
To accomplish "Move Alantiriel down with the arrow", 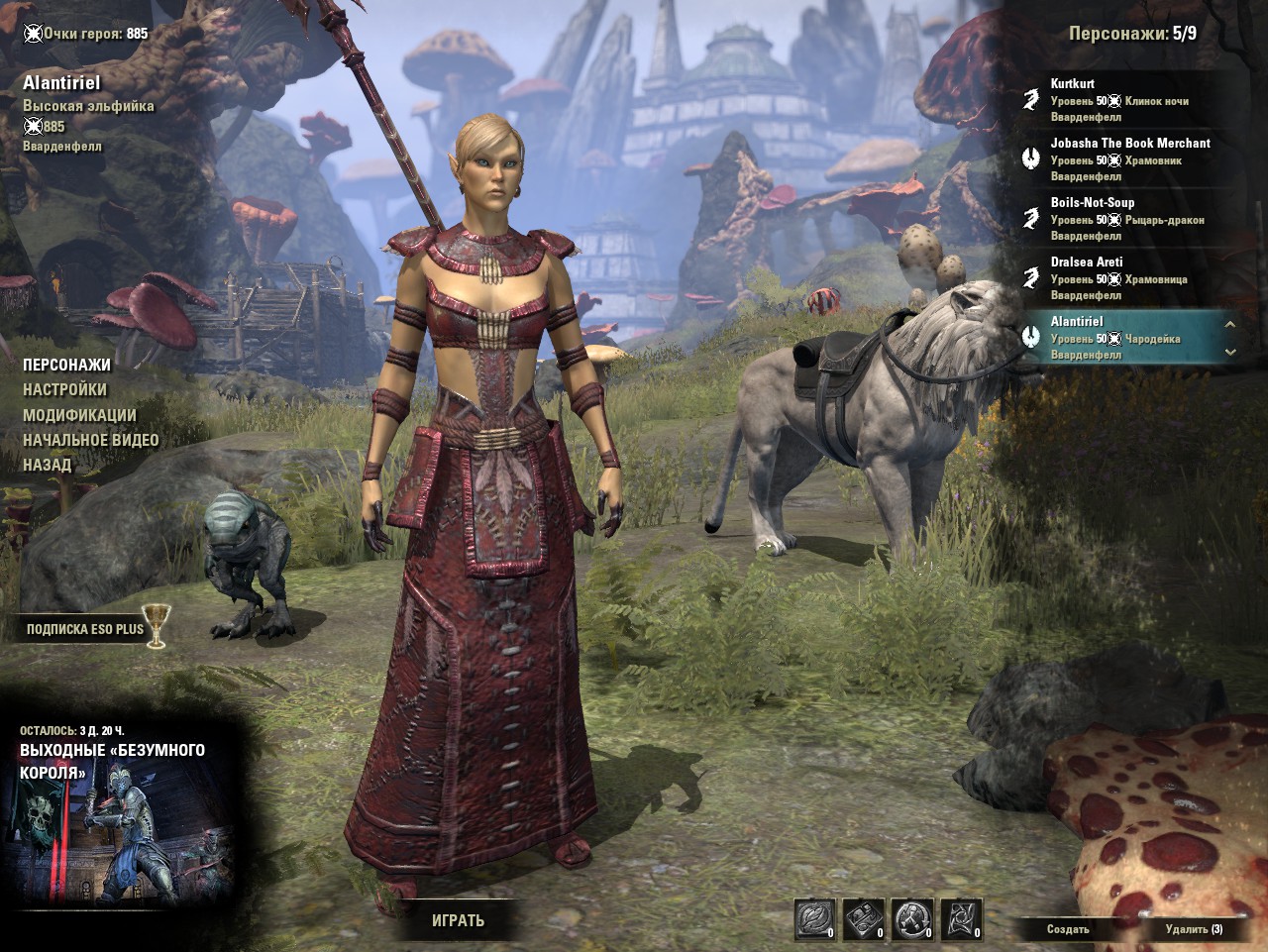I will point(1230,352).
